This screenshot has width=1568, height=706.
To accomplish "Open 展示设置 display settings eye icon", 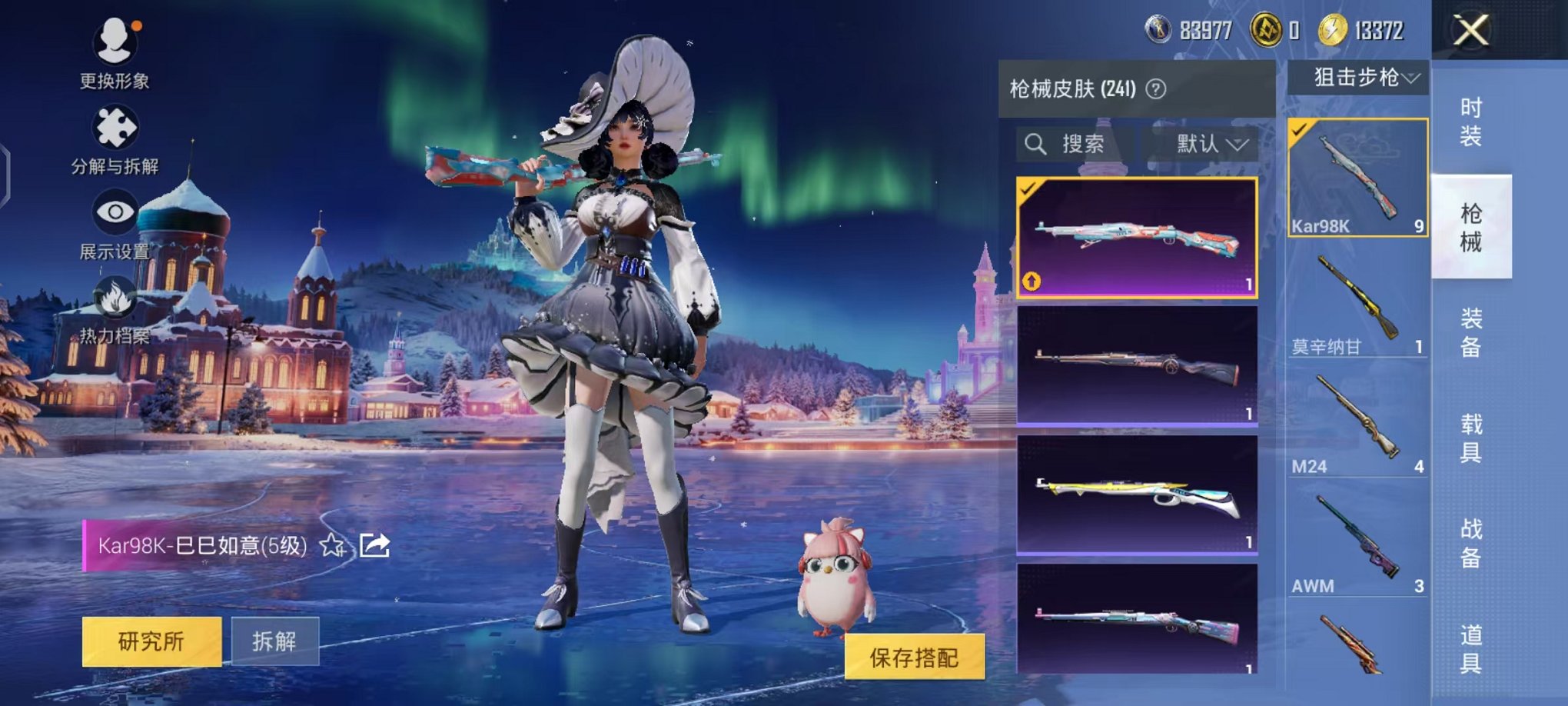I will click(114, 209).
